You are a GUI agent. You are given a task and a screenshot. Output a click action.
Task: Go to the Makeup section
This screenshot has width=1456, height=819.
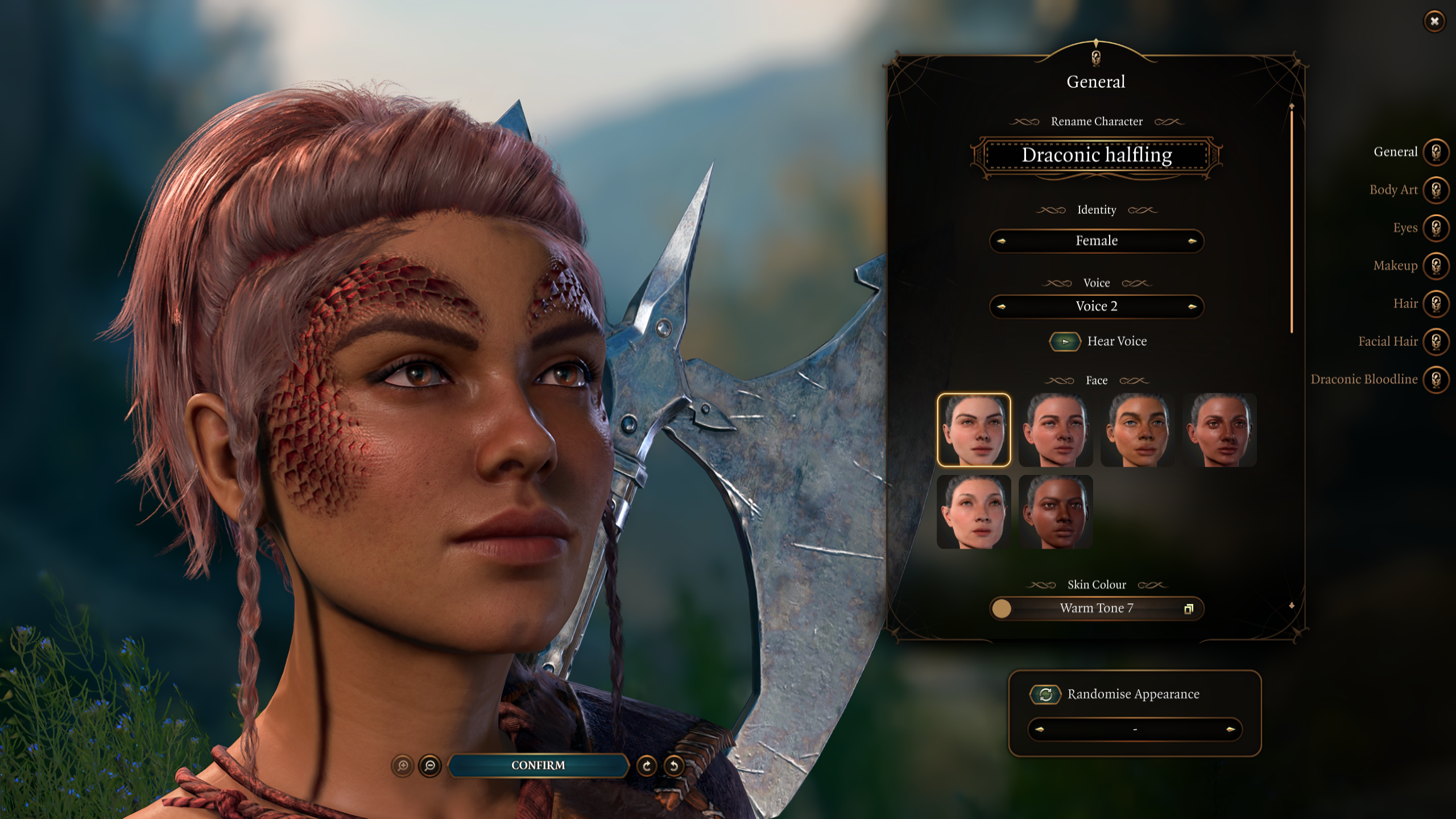pyautogui.click(x=1436, y=266)
